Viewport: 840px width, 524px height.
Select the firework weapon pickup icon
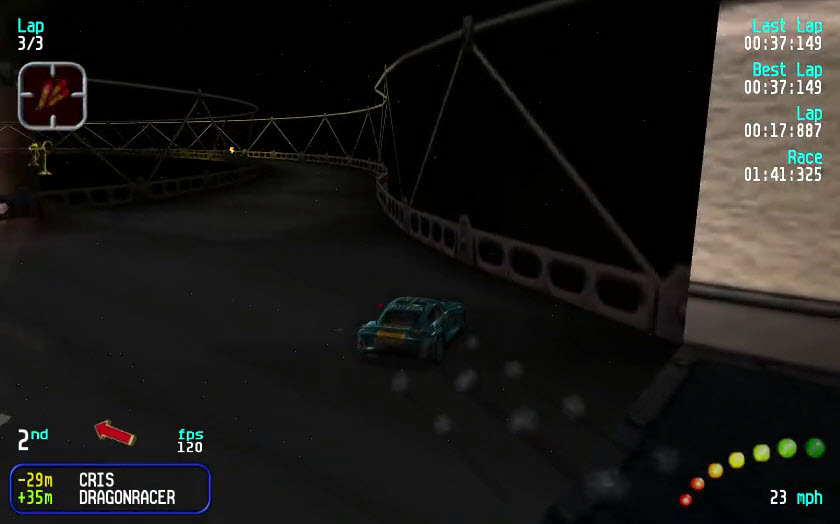[52, 94]
